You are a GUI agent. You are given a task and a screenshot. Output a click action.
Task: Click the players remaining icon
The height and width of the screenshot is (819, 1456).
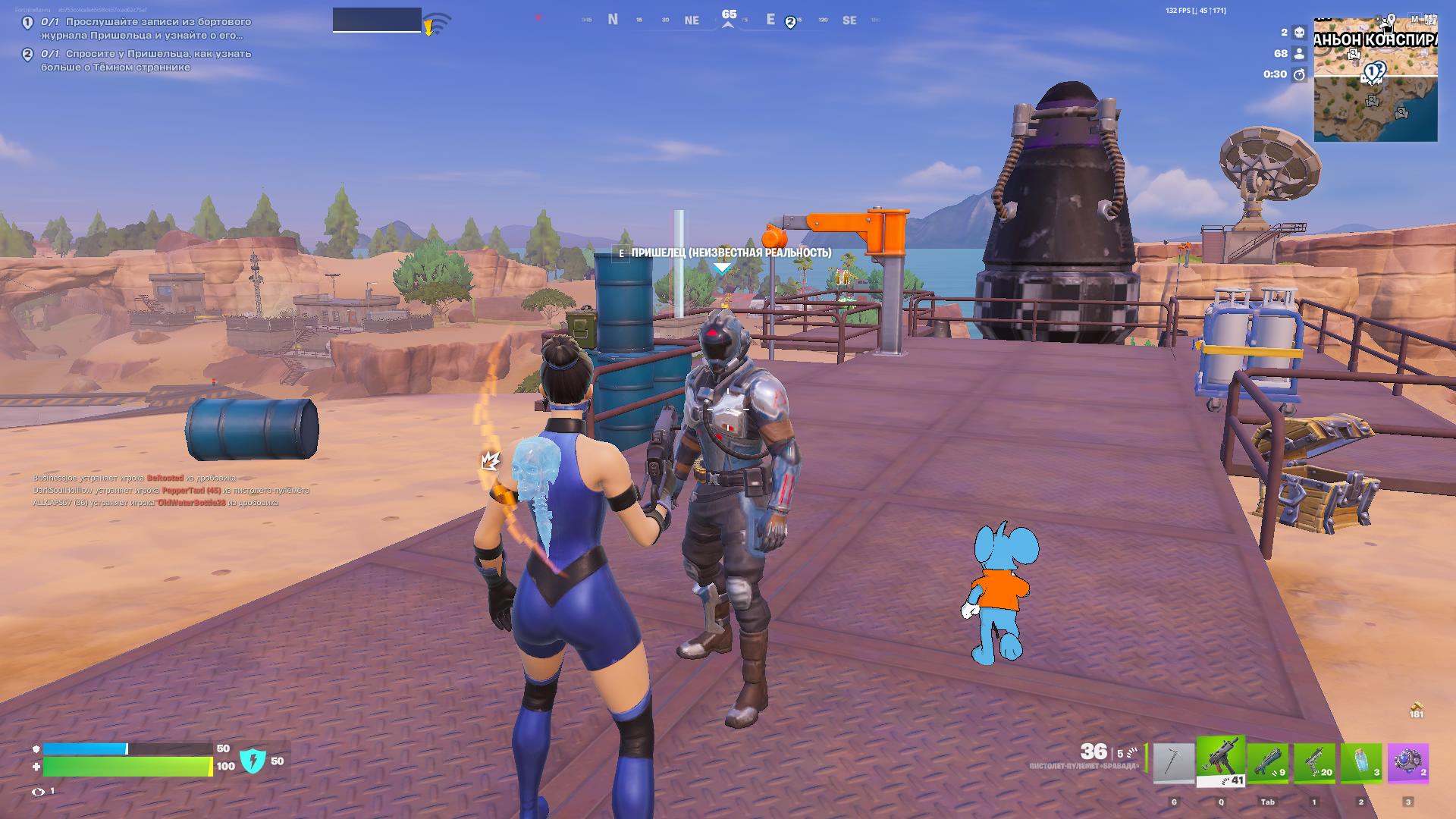click(x=1299, y=54)
